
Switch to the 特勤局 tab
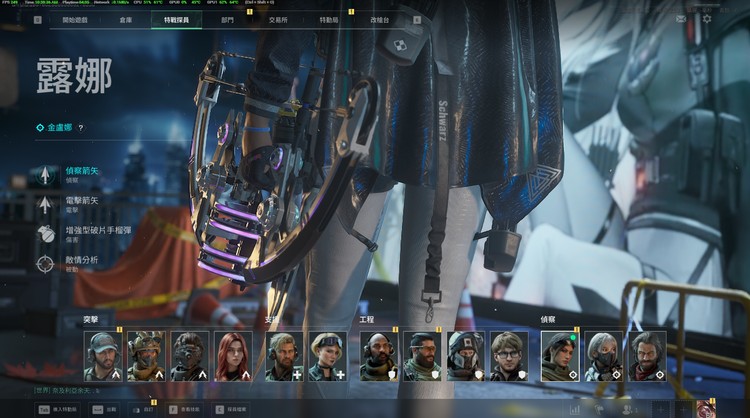coord(329,19)
